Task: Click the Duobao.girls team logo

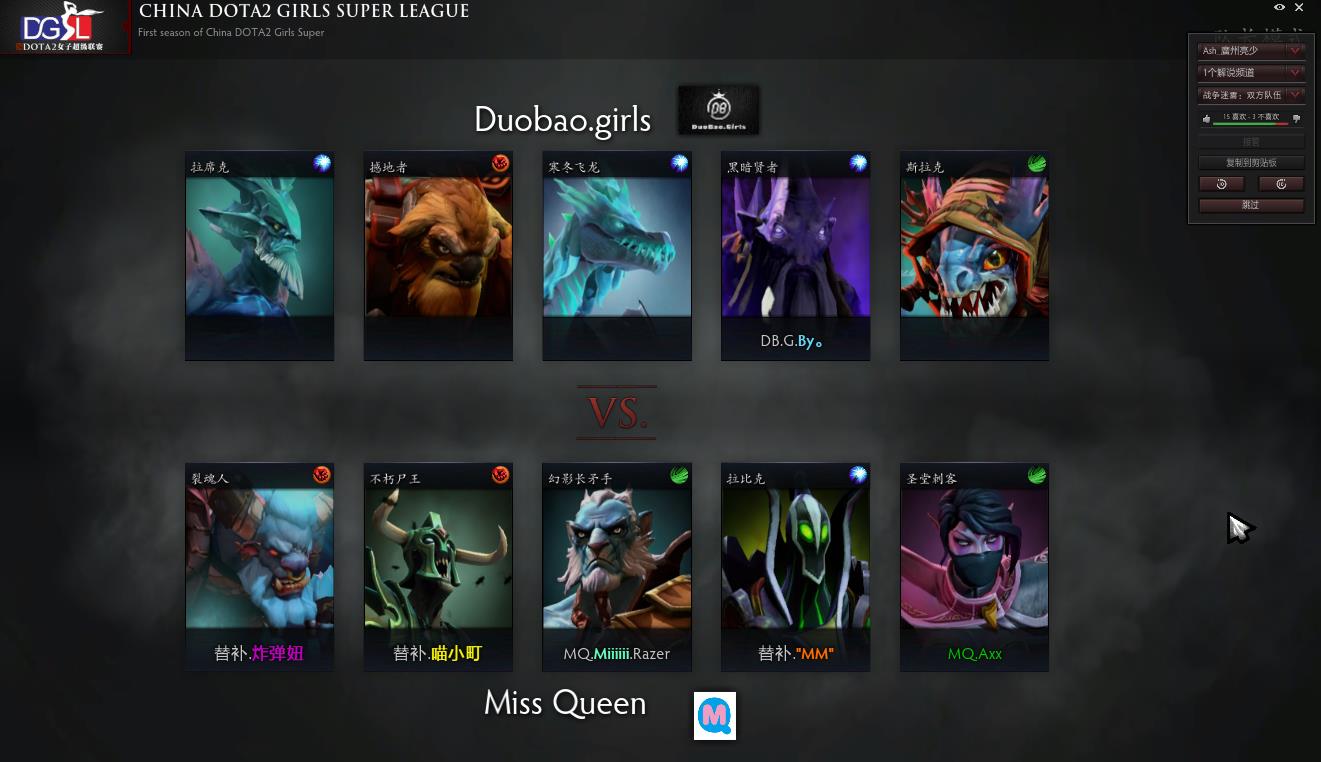Action: pos(718,109)
